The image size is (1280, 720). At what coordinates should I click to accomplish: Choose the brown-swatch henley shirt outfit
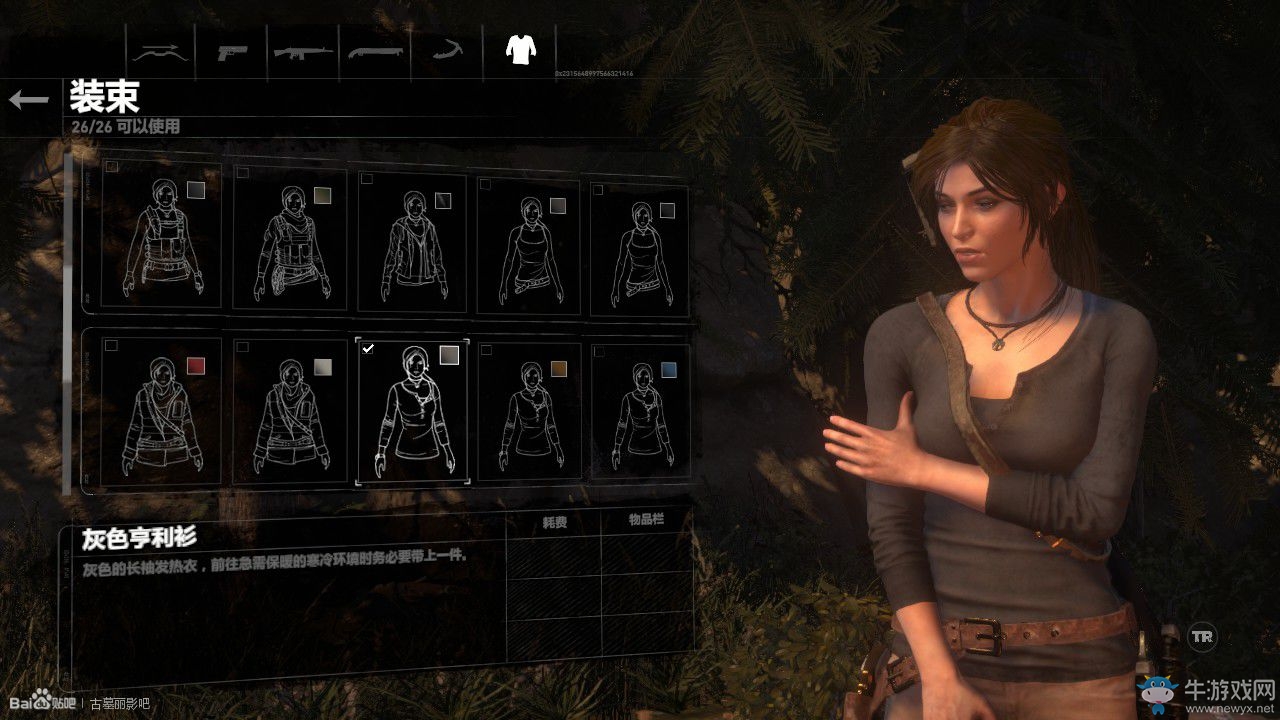(x=530, y=412)
